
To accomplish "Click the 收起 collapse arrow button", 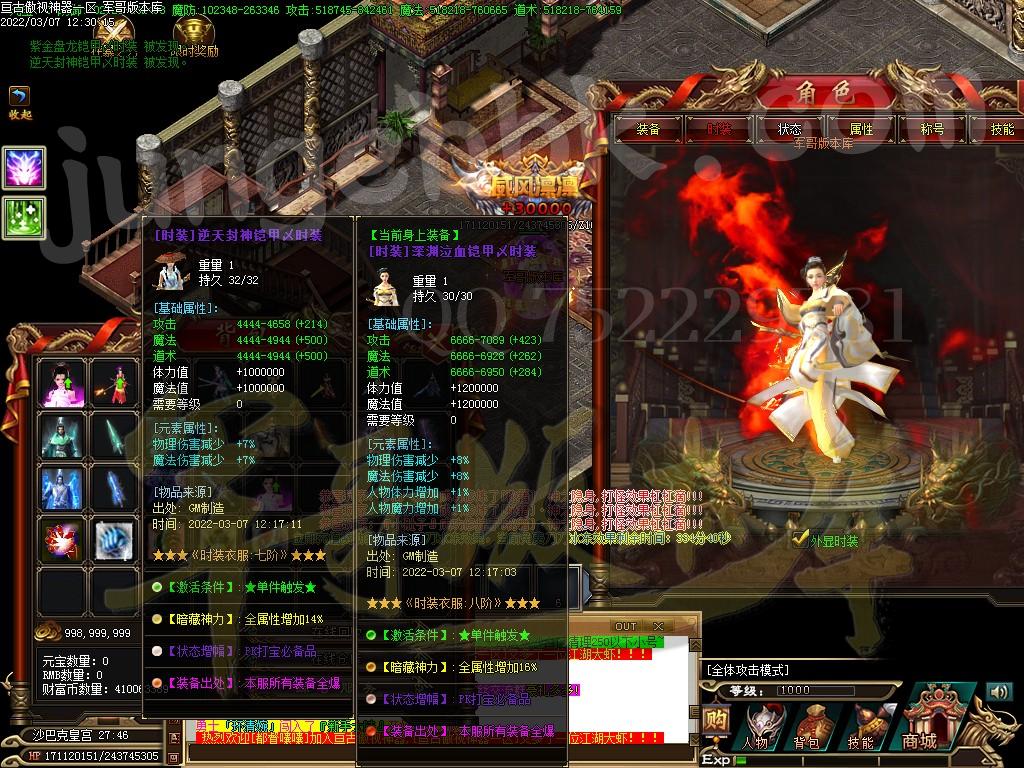I will tap(19, 97).
